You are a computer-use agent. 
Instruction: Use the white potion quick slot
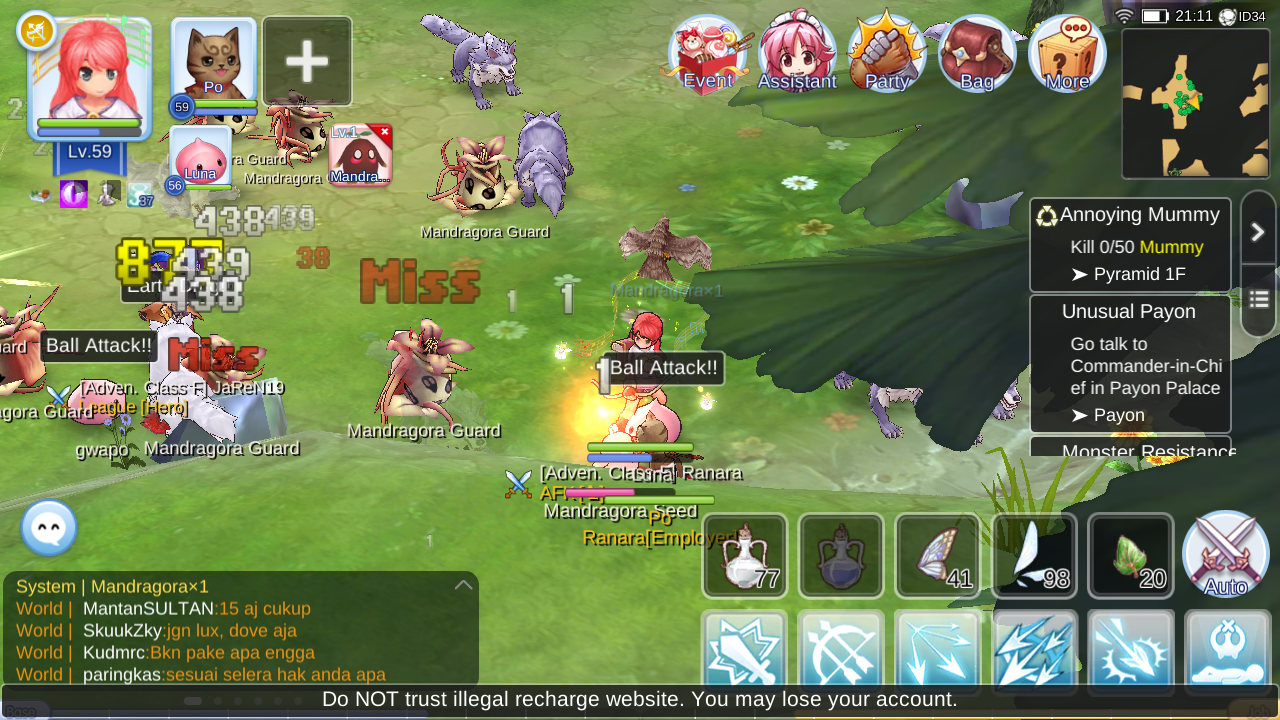[744, 556]
